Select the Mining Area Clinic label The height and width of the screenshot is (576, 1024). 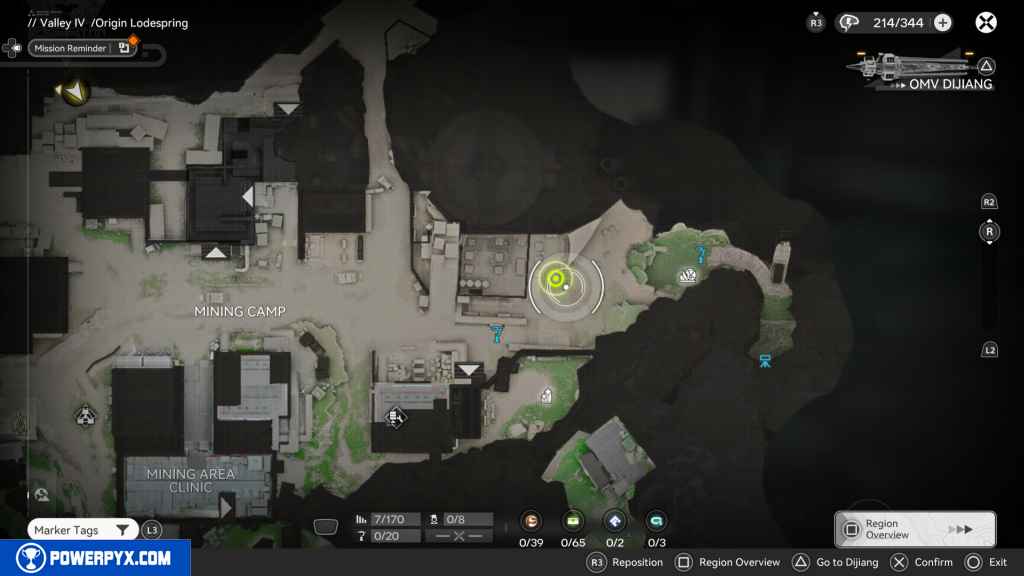pyautogui.click(x=190, y=480)
